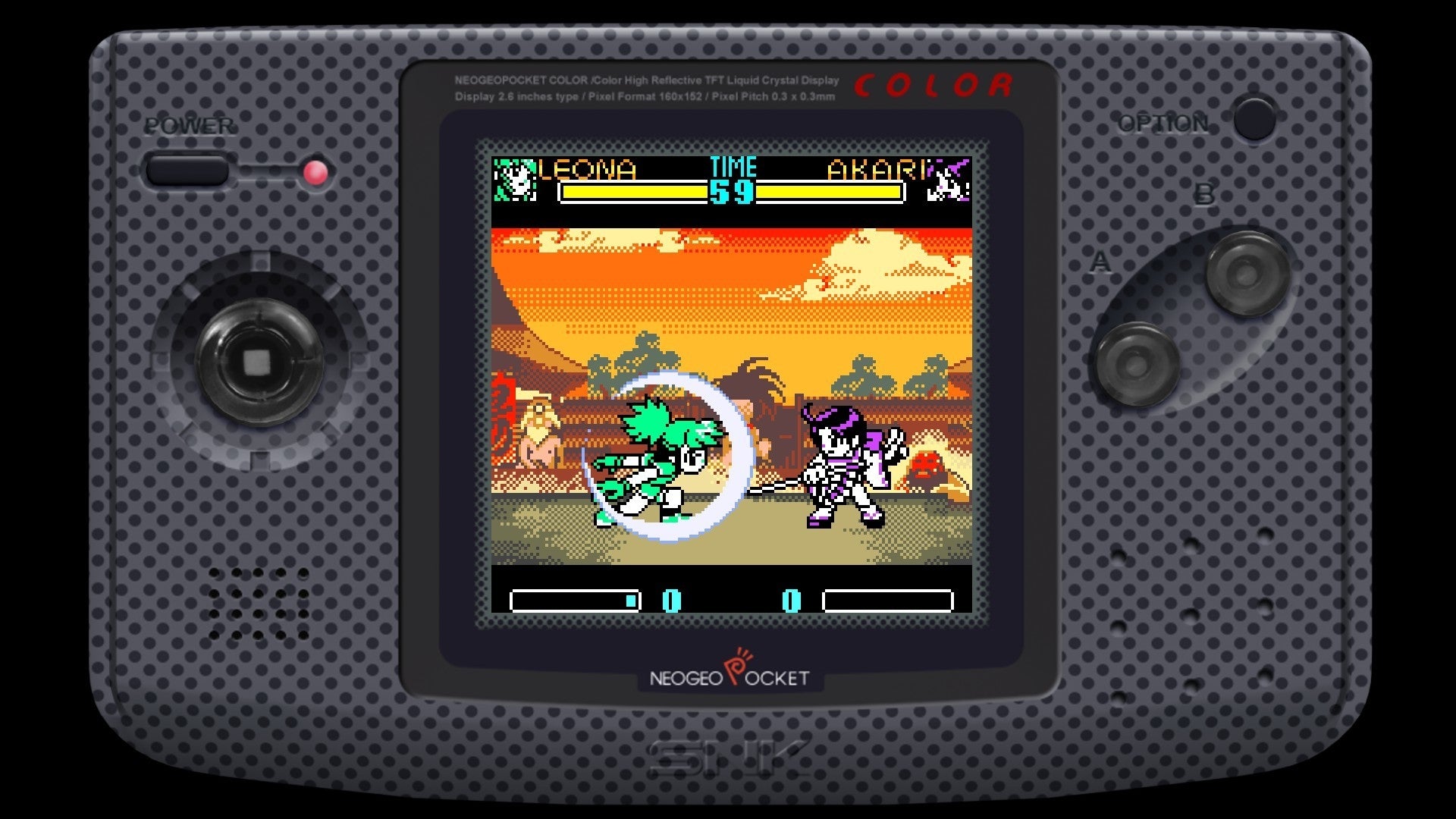1456x819 pixels.
Task: Click the red power indicator LED
Action: [315, 173]
